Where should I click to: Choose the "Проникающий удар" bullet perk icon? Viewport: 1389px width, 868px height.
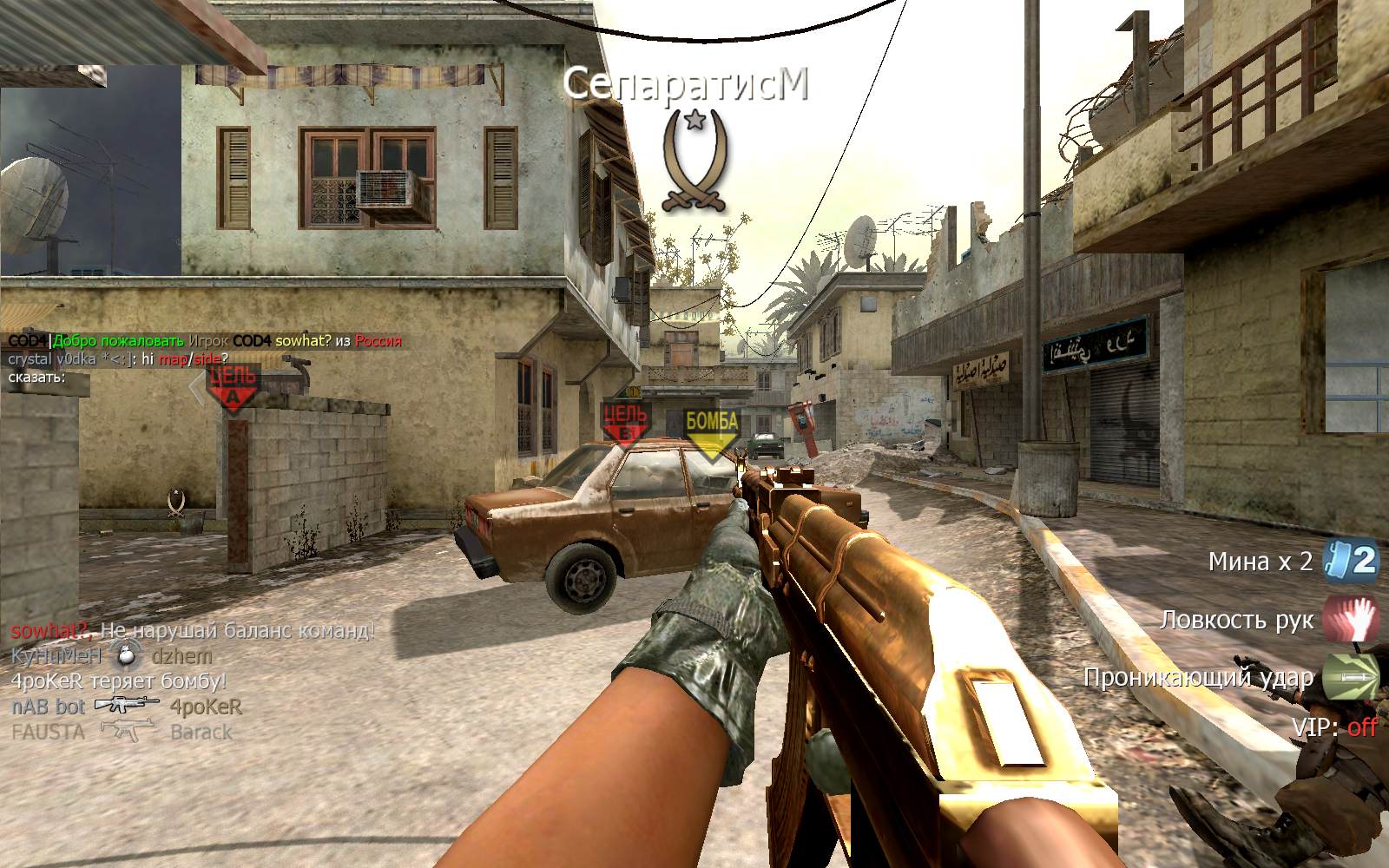pyautogui.click(x=1351, y=677)
